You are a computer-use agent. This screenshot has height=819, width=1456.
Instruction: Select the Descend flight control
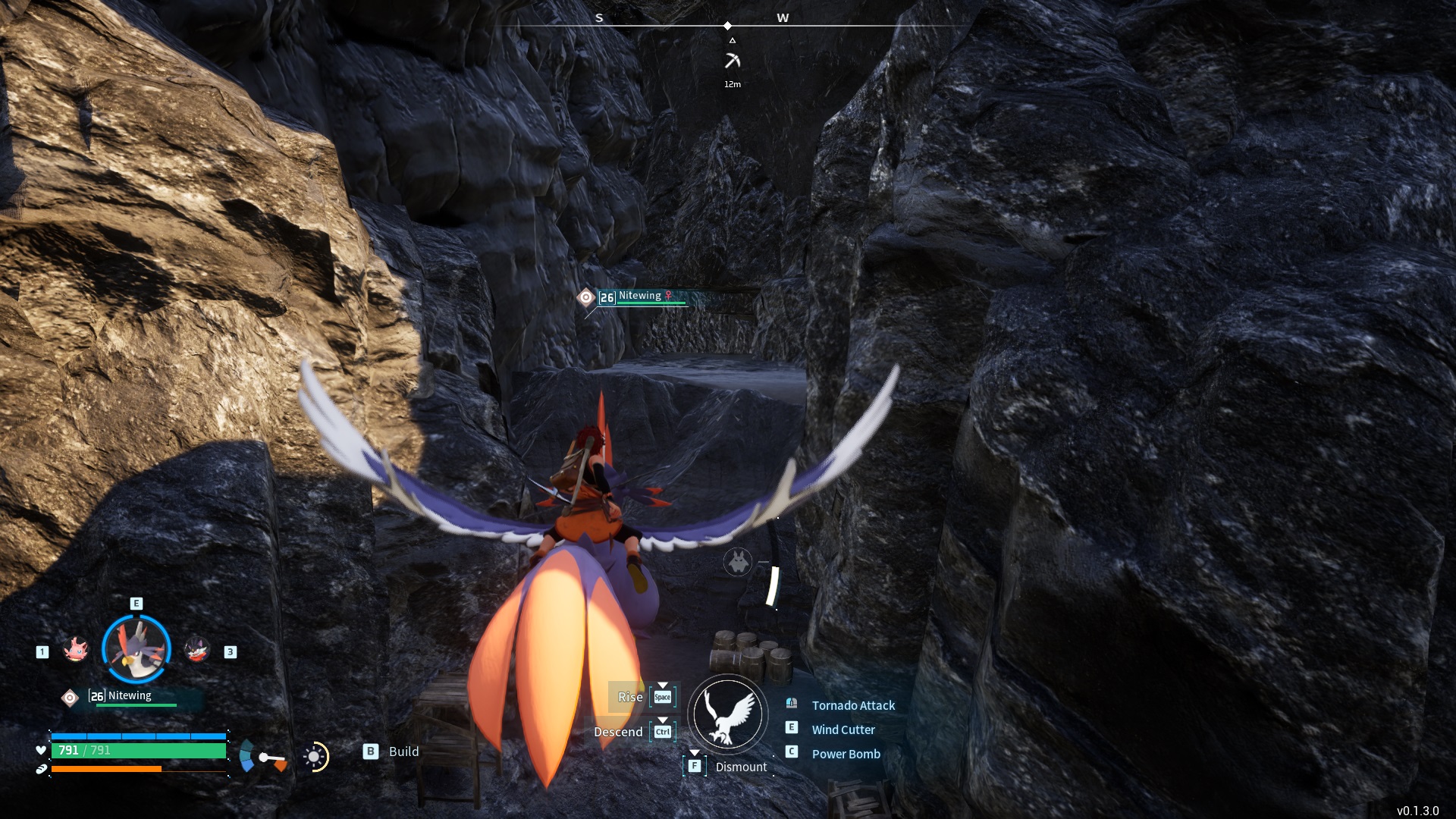click(618, 732)
